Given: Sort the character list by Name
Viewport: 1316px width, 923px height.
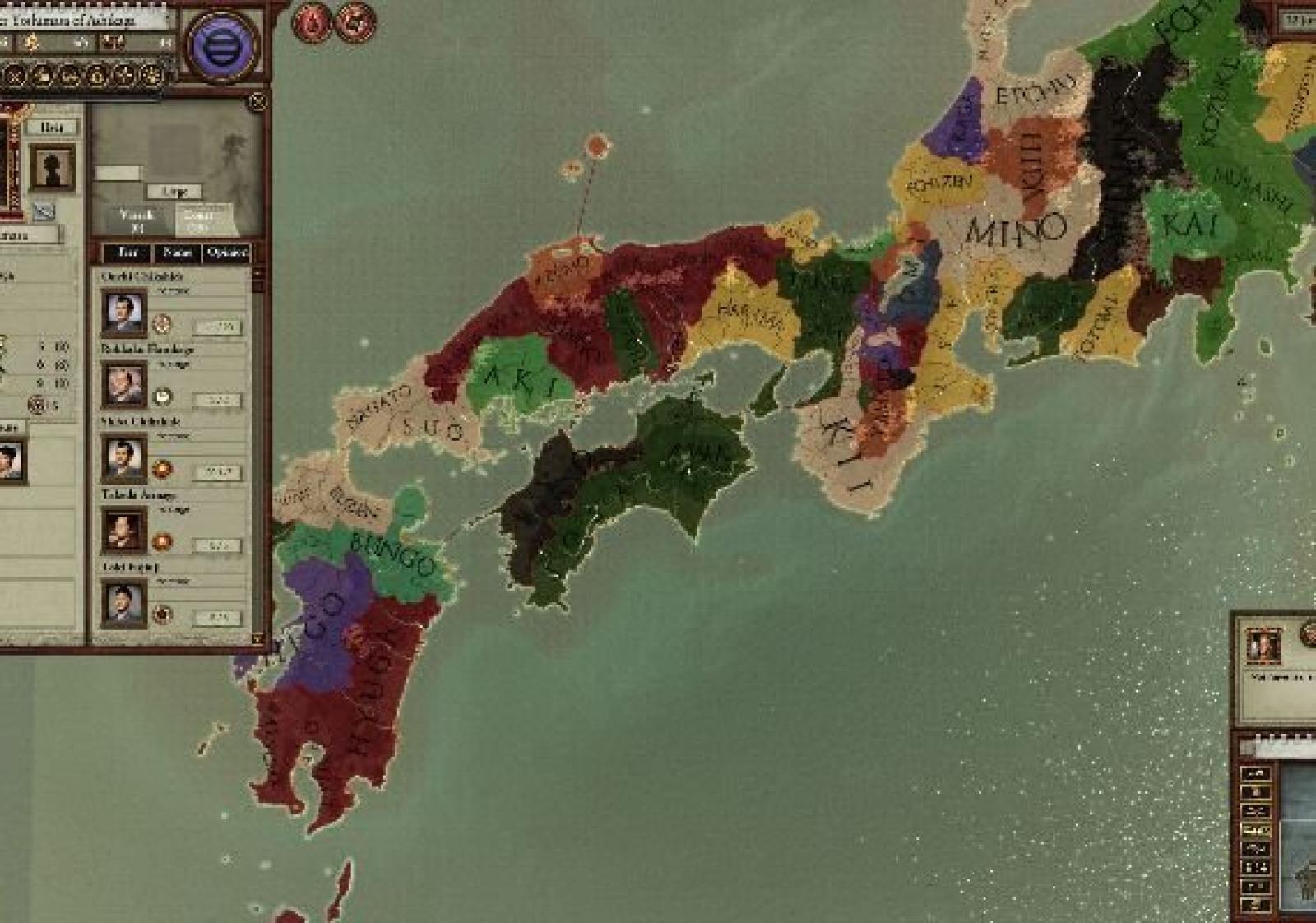Looking at the screenshot, I should coord(177,253).
